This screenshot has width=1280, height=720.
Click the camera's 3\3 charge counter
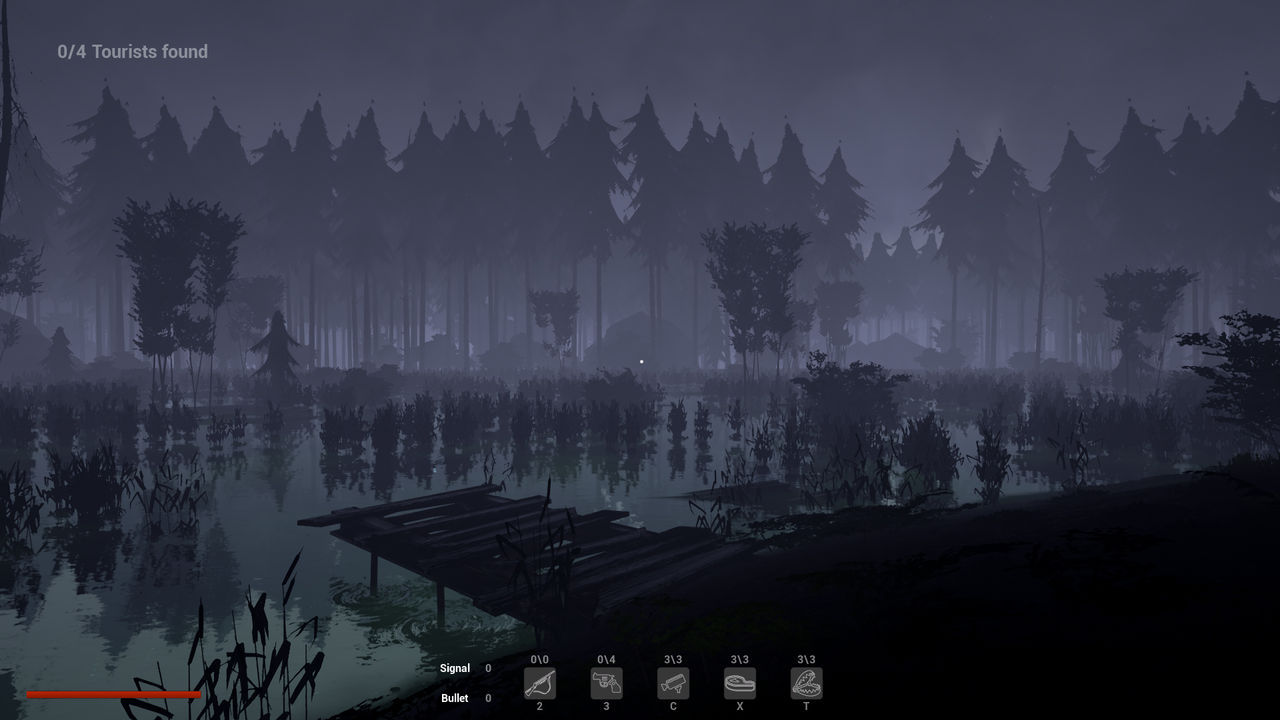point(673,660)
